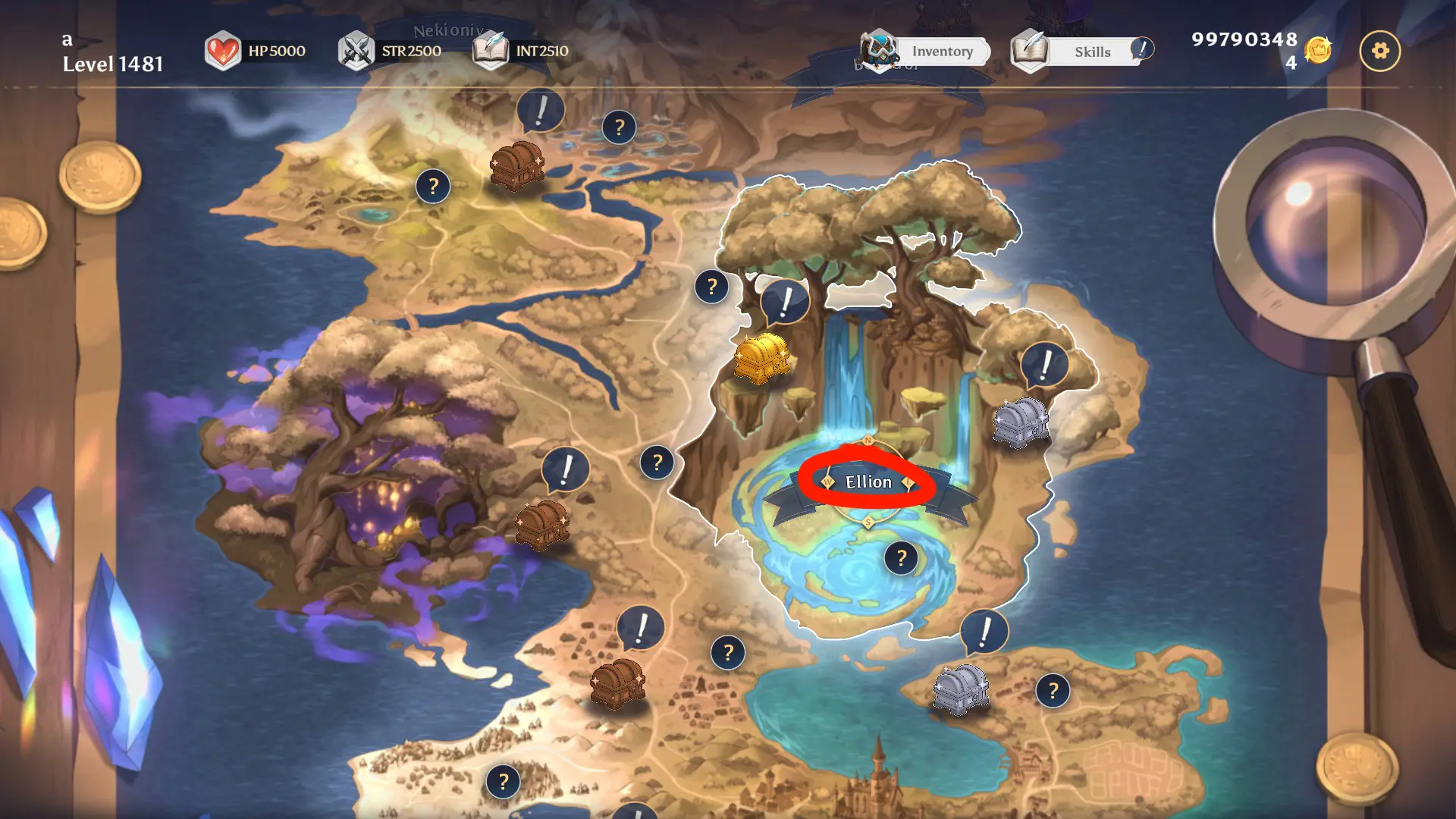
Task: Open the golden treasure chest marker
Action: coord(761,359)
